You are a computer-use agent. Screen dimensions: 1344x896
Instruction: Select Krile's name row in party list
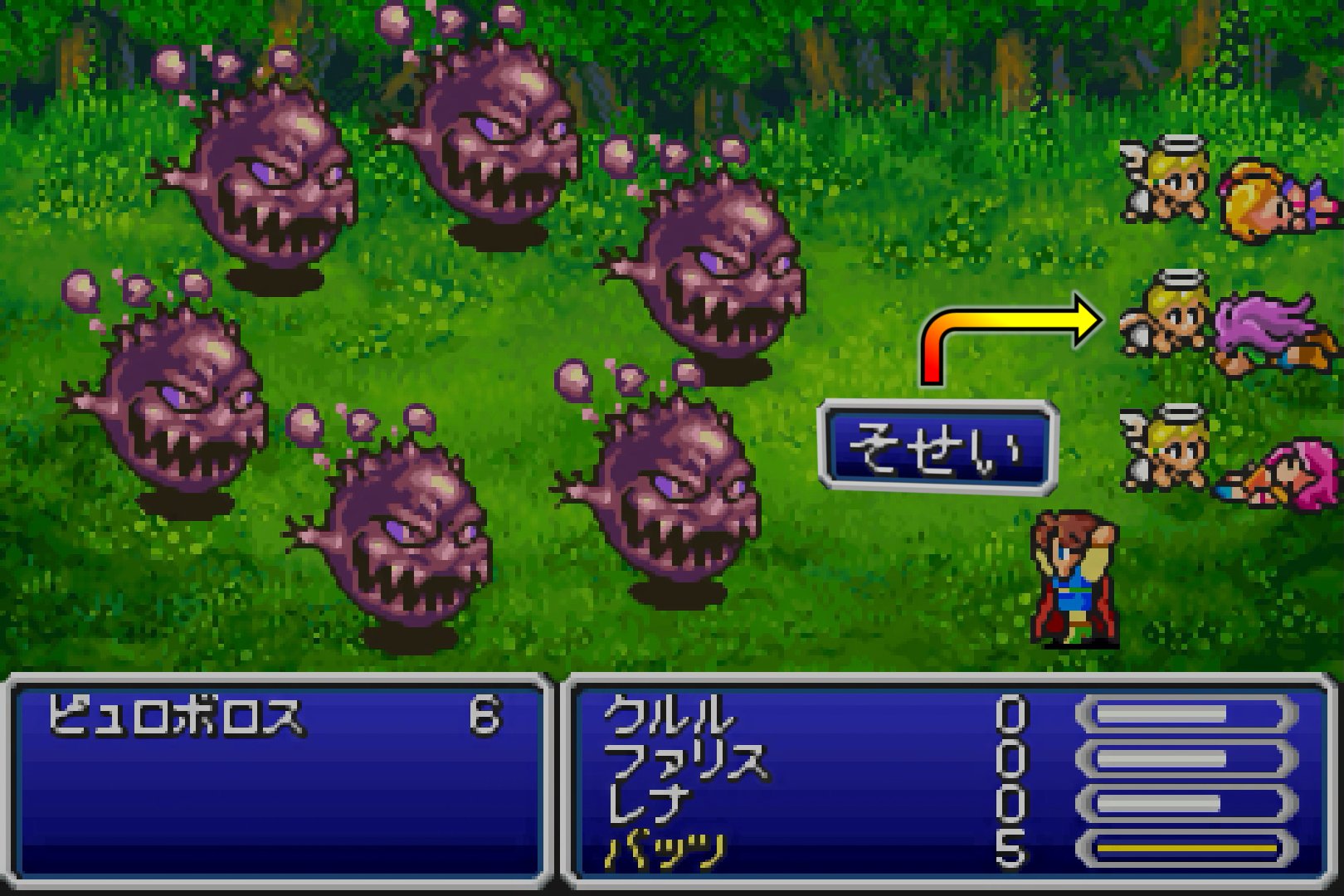pyautogui.click(x=669, y=715)
